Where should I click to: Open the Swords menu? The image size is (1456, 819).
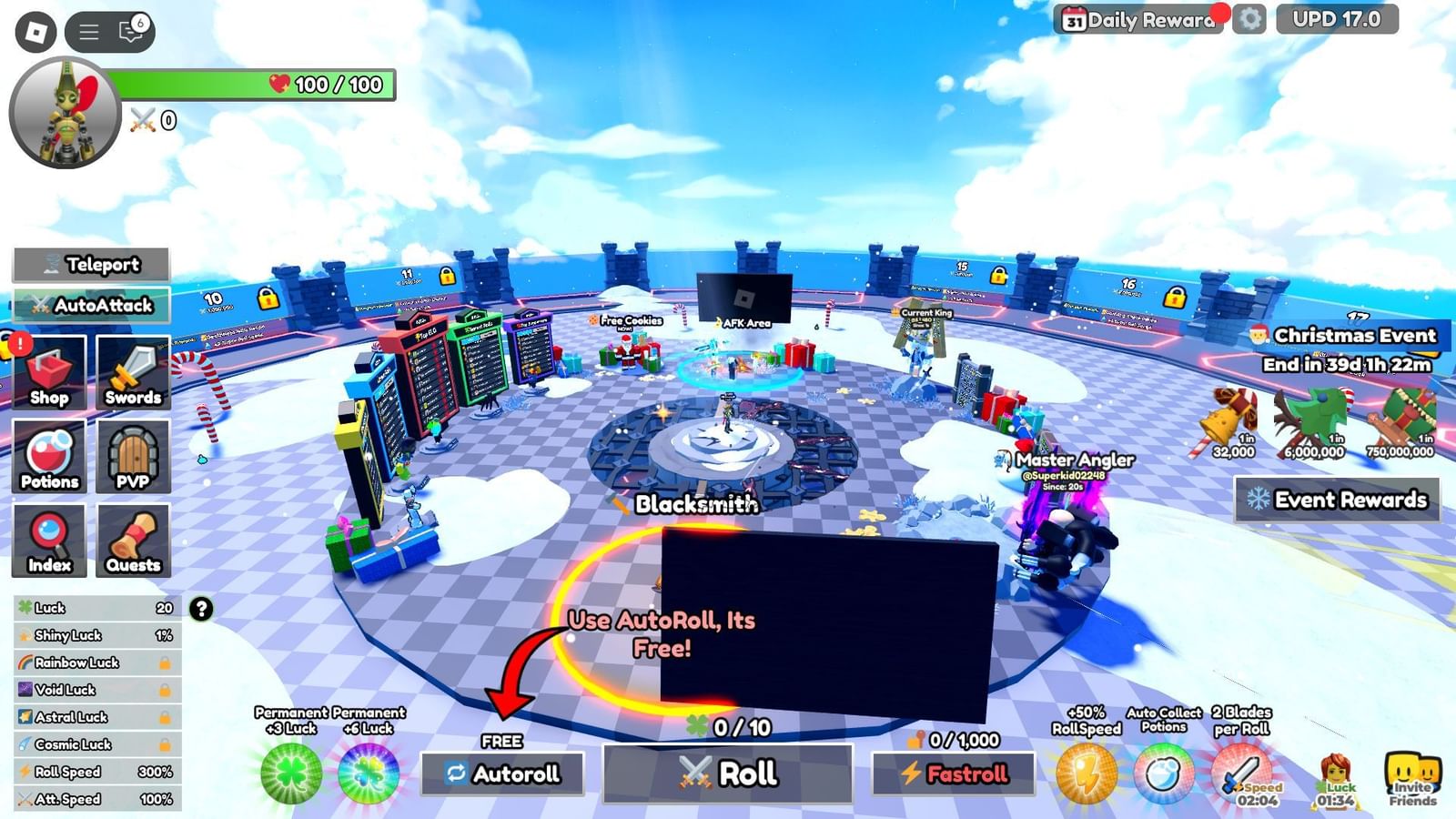point(133,371)
